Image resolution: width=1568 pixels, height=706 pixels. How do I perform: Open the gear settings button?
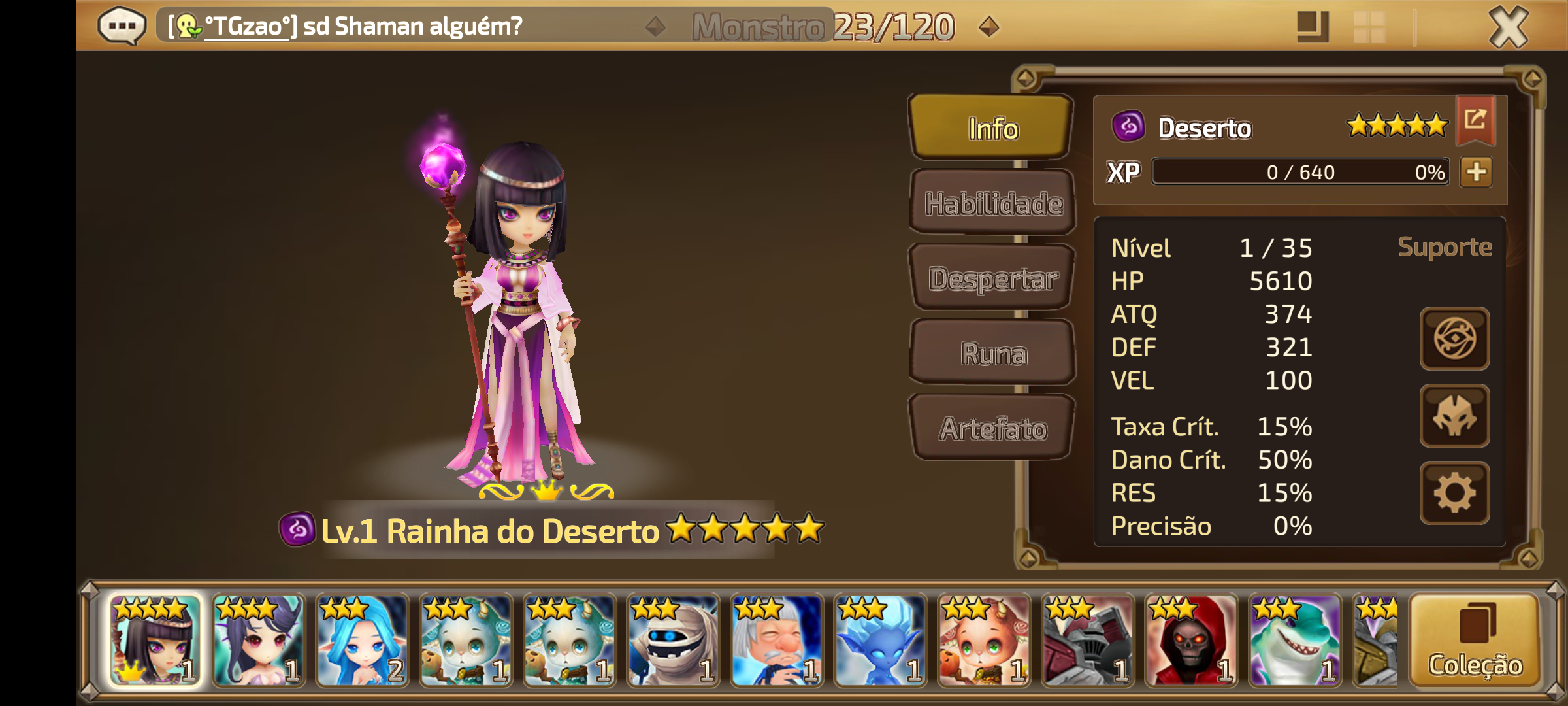click(1454, 493)
